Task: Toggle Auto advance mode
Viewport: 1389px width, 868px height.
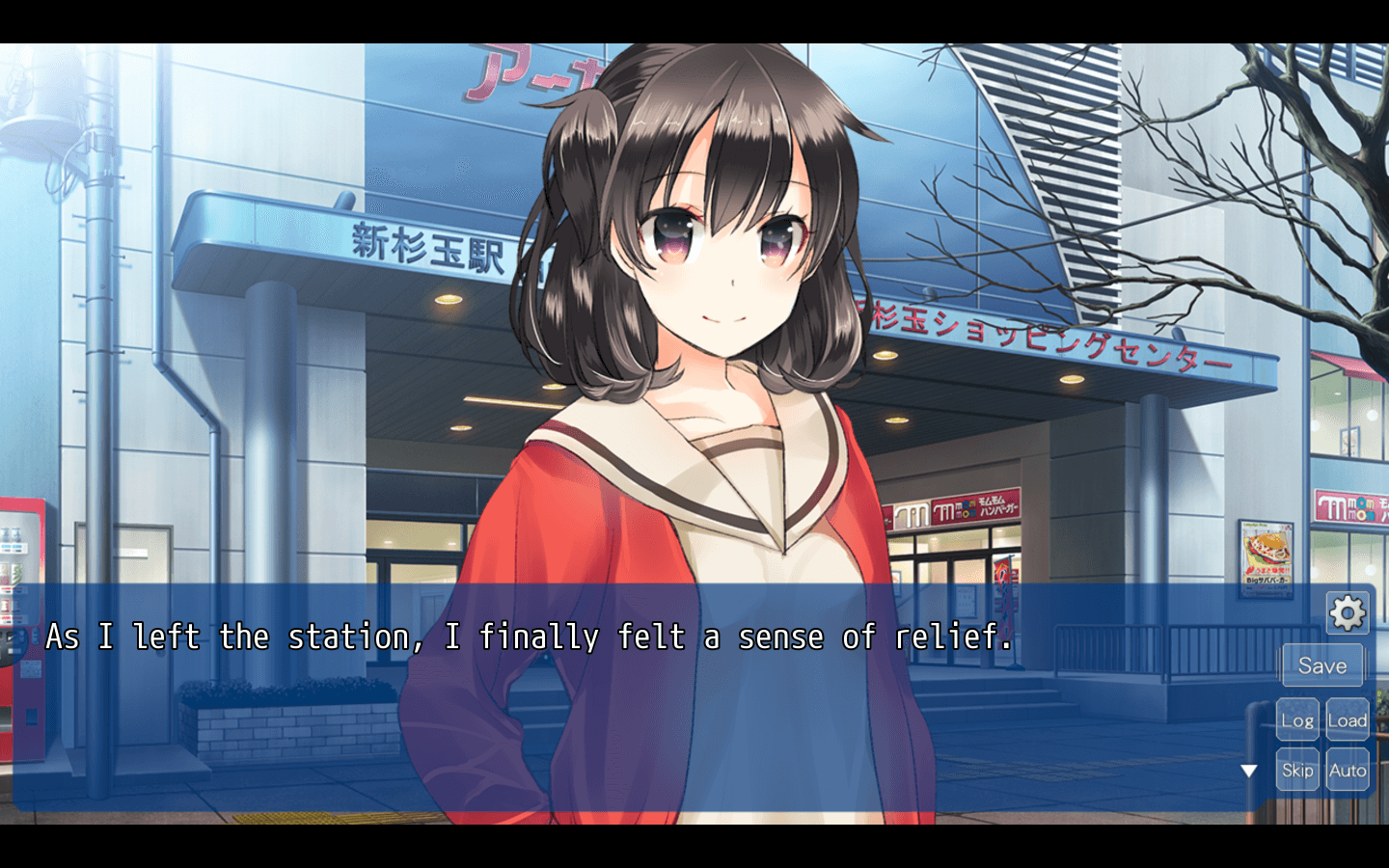Action: point(1348,770)
